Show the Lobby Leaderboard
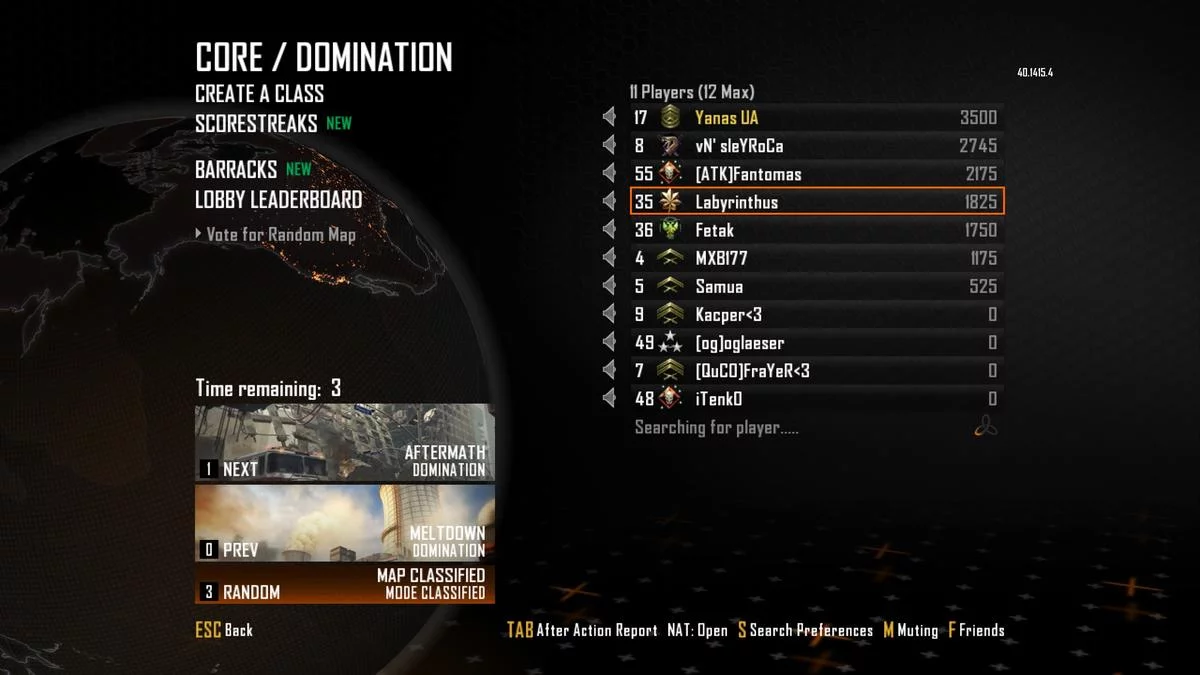This screenshot has height=675, width=1200. pos(278,200)
